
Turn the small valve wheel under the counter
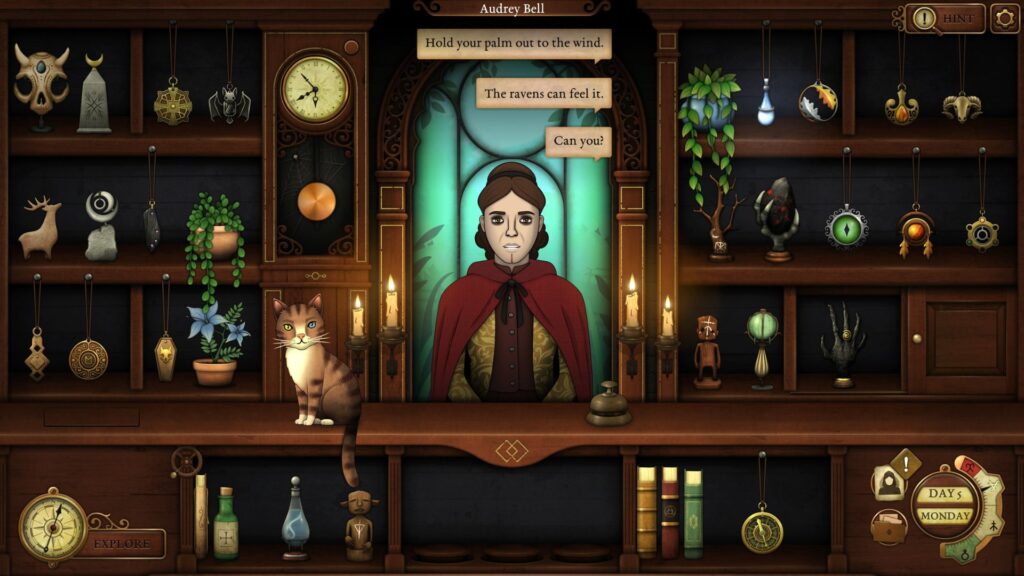[x=186, y=461]
